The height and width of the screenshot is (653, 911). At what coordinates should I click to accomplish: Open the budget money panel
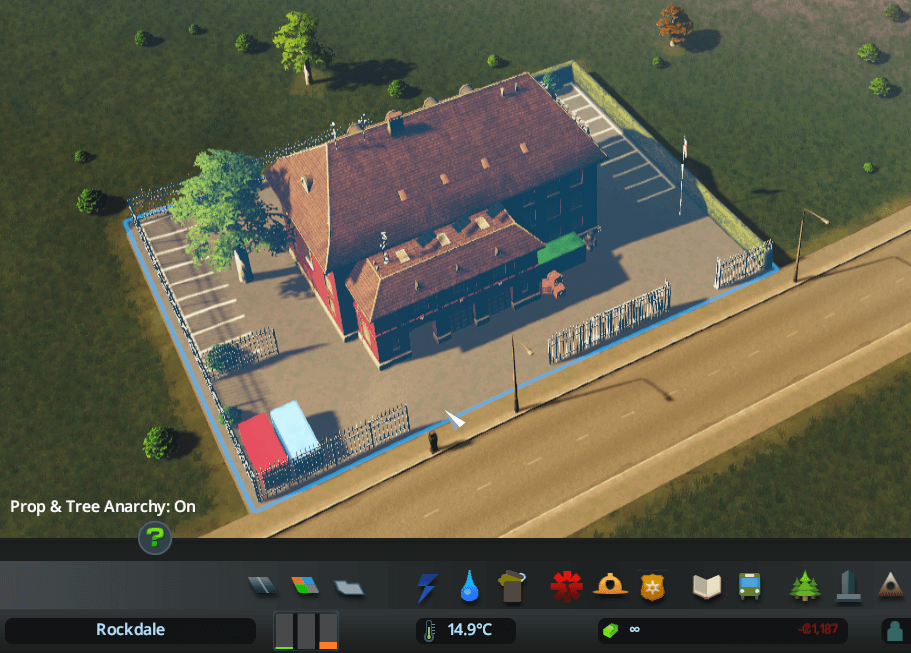[722, 630]
